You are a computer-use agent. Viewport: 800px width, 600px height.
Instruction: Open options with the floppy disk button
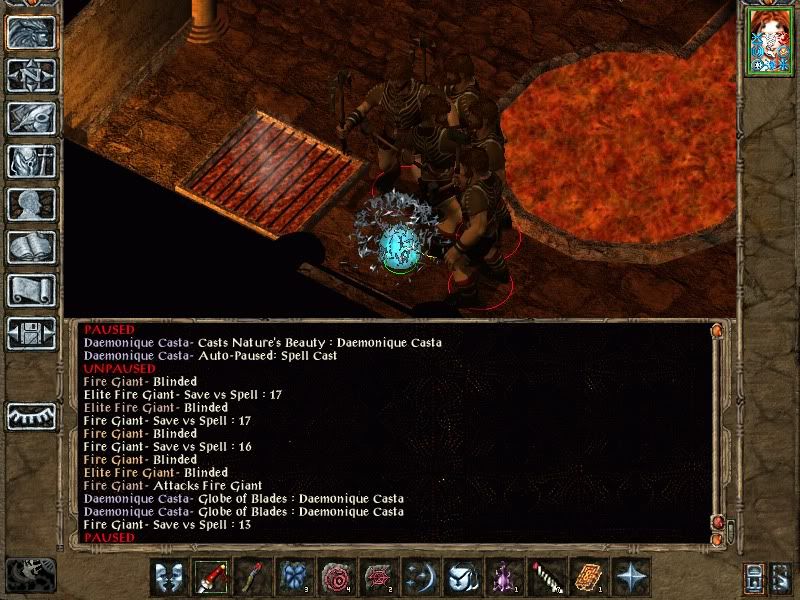pos(30,333)
